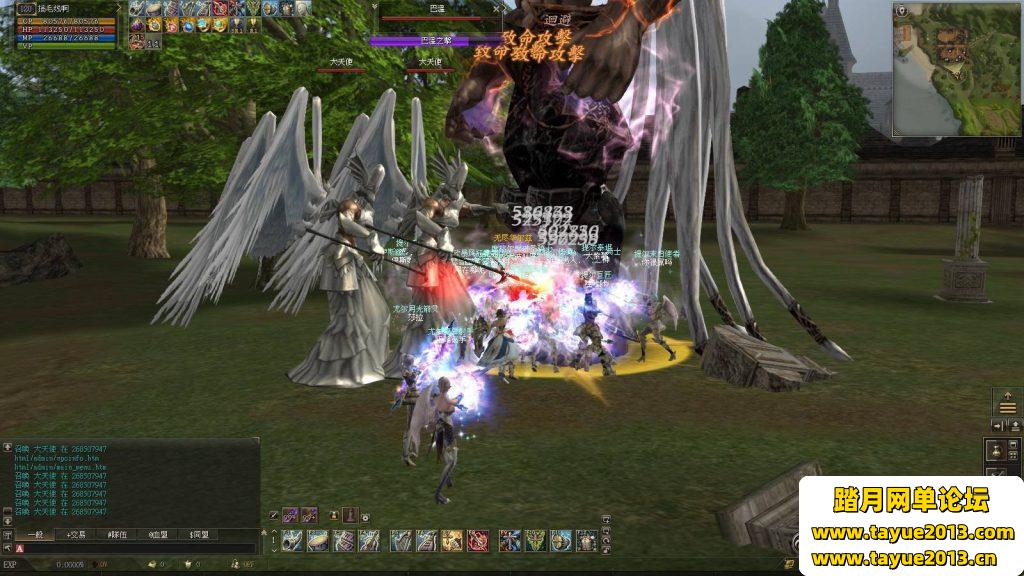Image resolution: width=1024 pixels, height=576 pixels.
Task: Activate the first hotbar skill slot
Action: click(x=292, y=541)
